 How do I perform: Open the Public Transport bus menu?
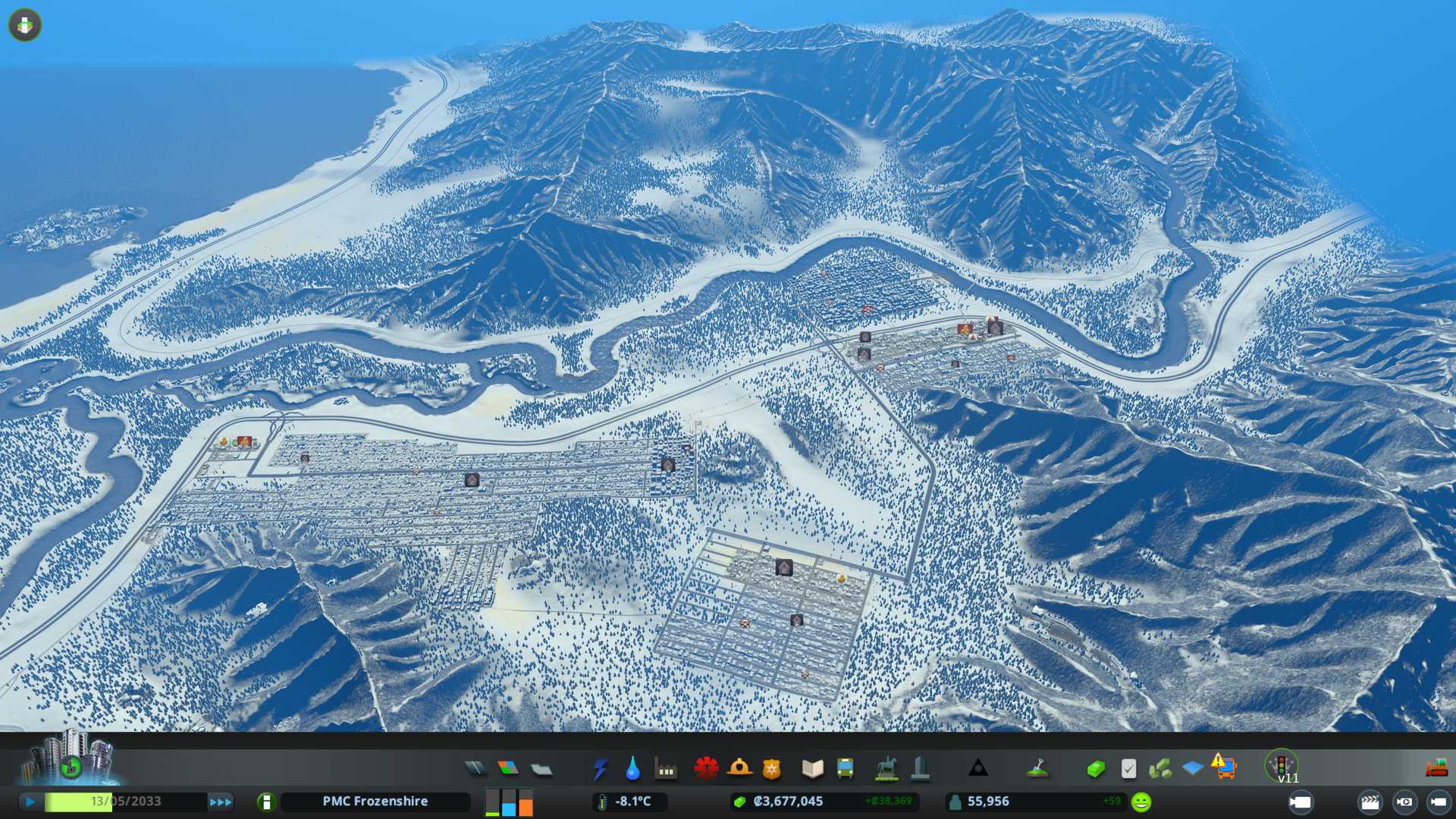pyautogui.click(x=845, y=769)
